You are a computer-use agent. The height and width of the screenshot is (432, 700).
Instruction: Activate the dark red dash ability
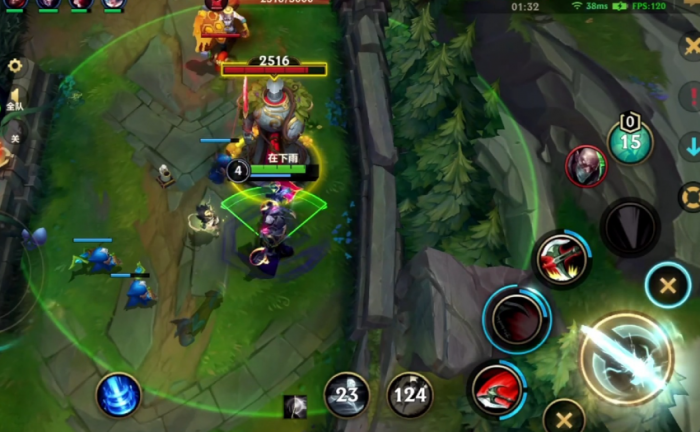516,320
